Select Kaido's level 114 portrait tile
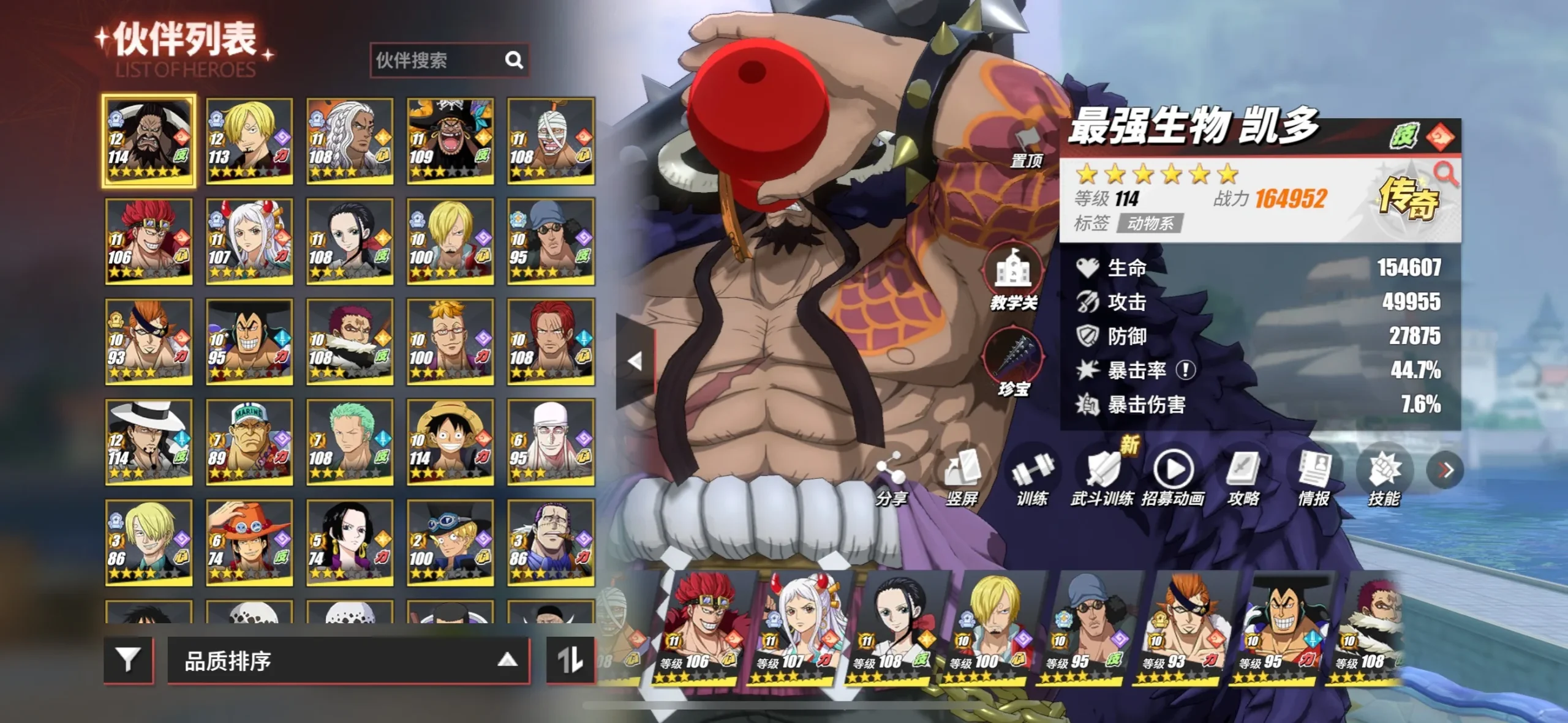 click(149, 141)
